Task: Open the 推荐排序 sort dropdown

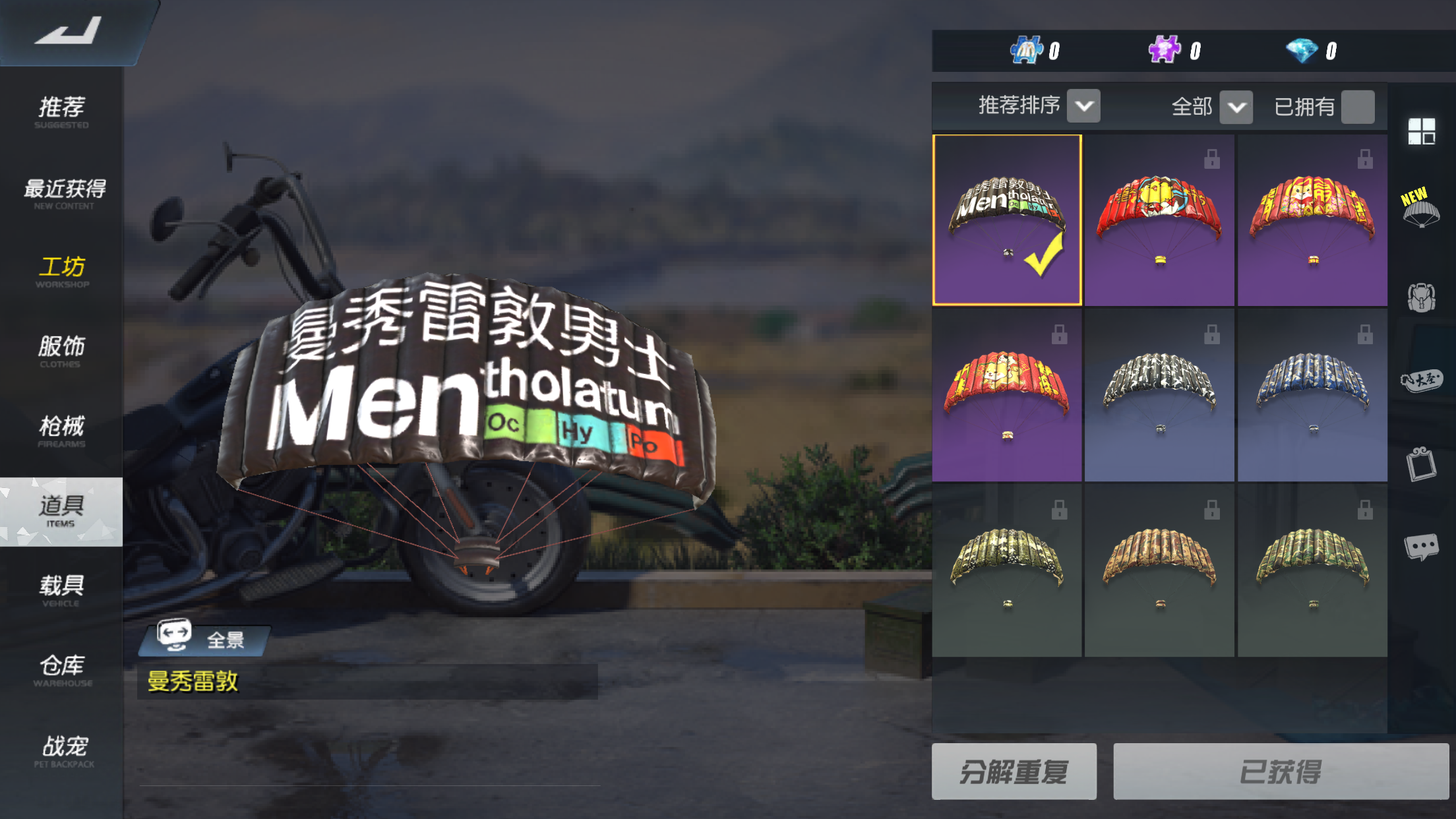Action: point(1083,106)
